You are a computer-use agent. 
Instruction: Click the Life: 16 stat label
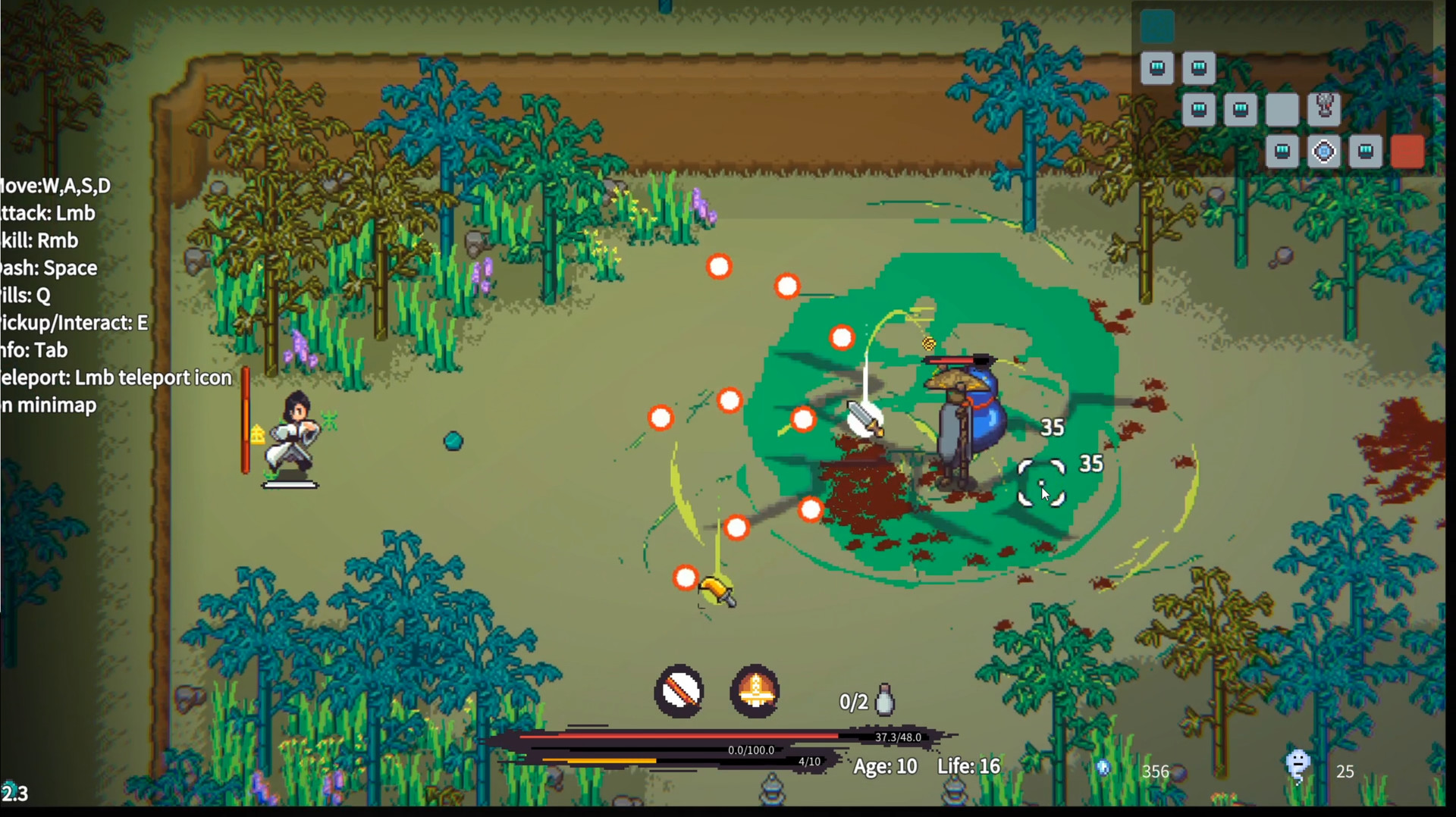coord(968,766)
